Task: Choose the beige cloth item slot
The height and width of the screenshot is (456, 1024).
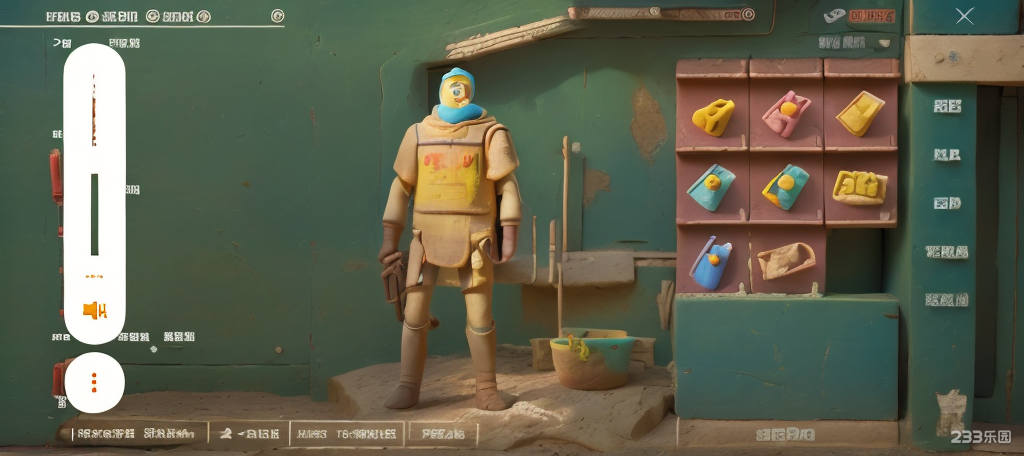Action: pos(786,261)
